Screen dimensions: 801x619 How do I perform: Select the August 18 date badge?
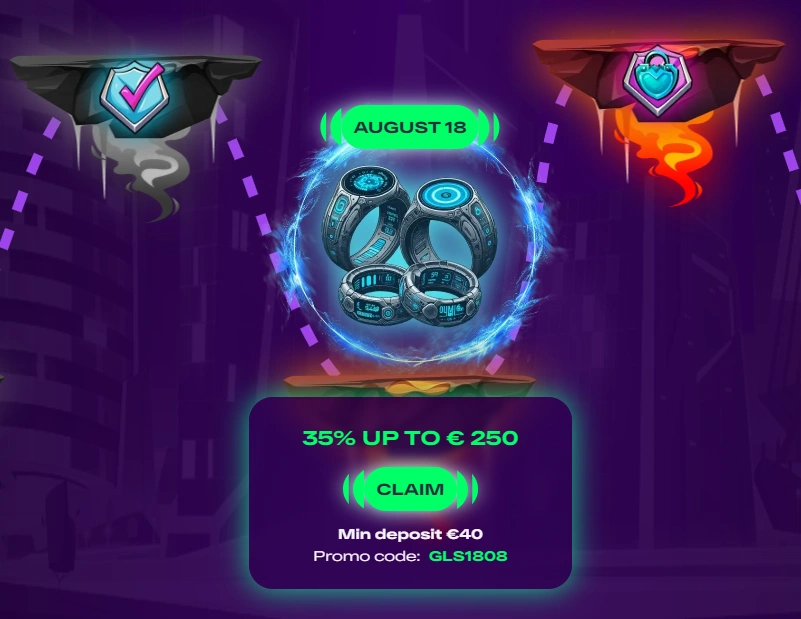point(410,127)
